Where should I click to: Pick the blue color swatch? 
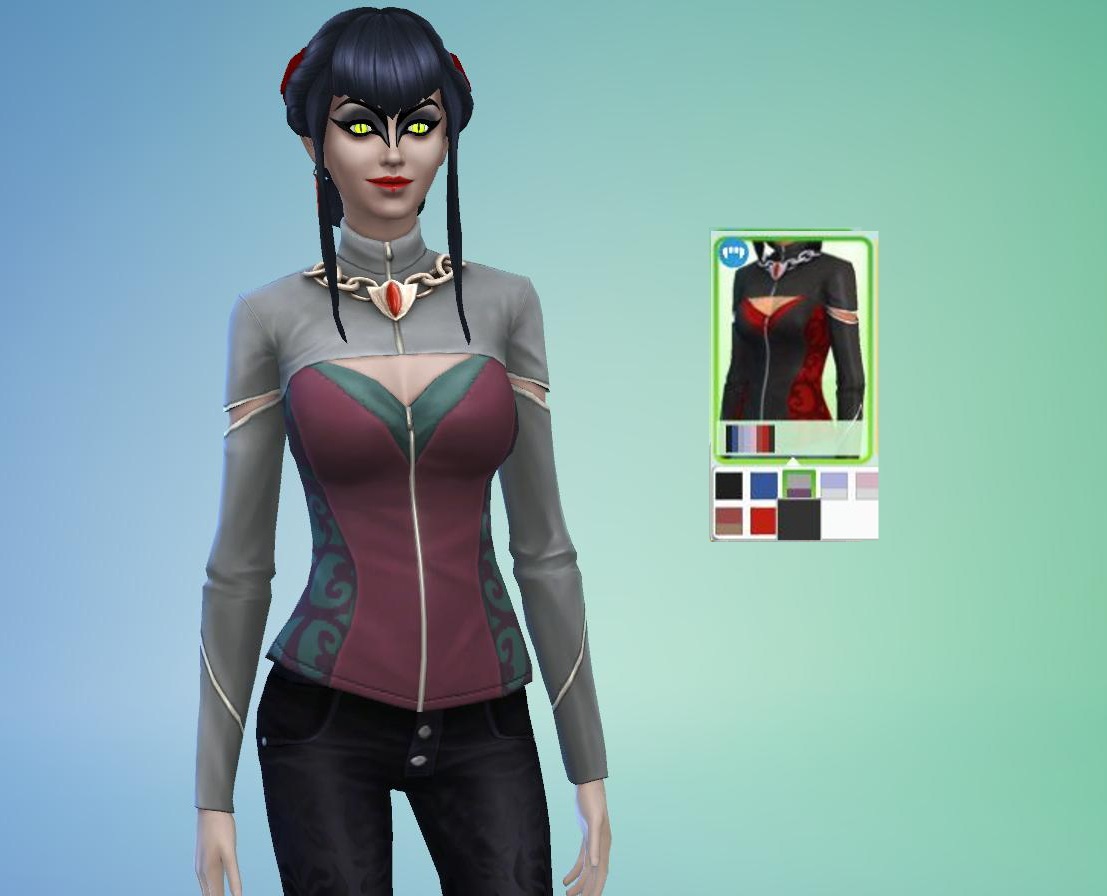click(x=764, y=486)
